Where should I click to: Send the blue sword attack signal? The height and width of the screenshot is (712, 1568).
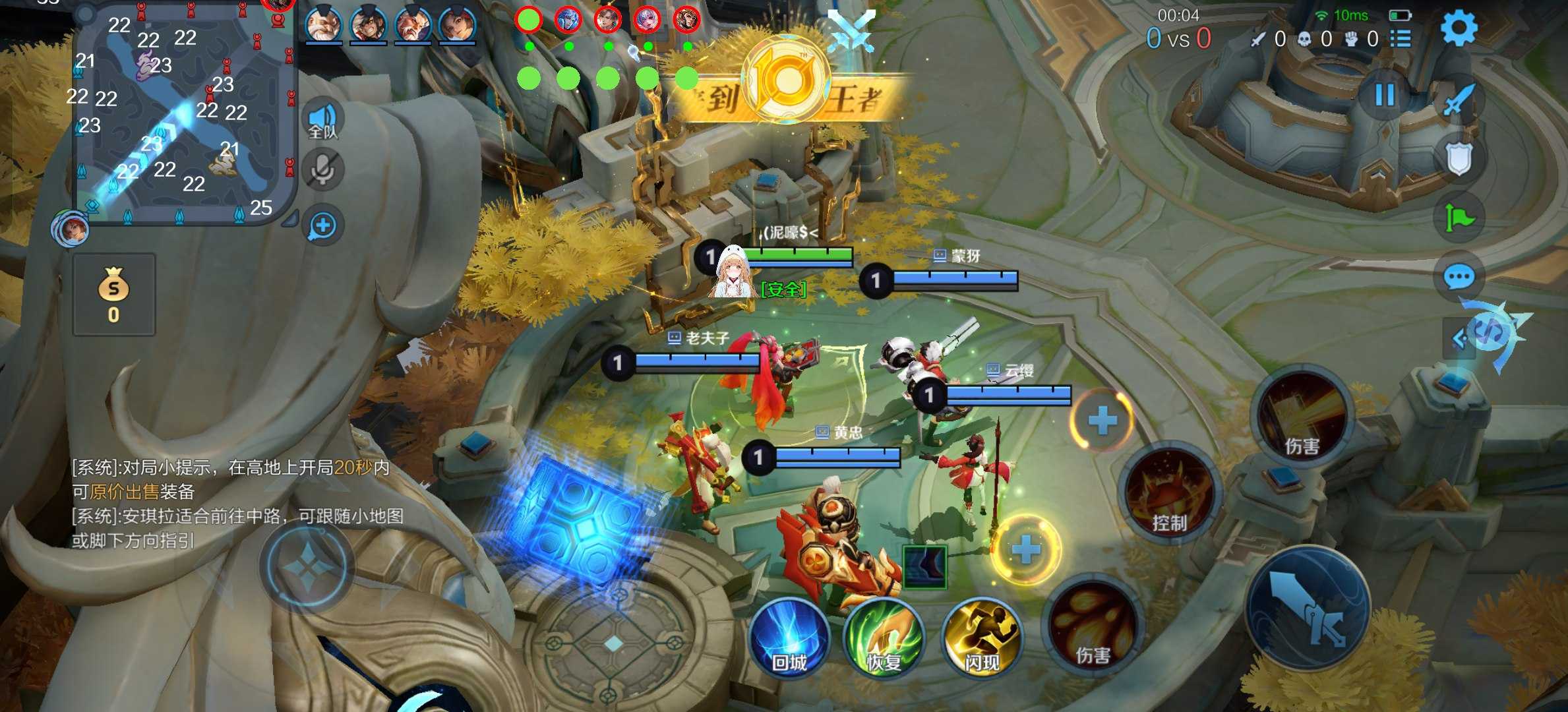click(1459, 100)
